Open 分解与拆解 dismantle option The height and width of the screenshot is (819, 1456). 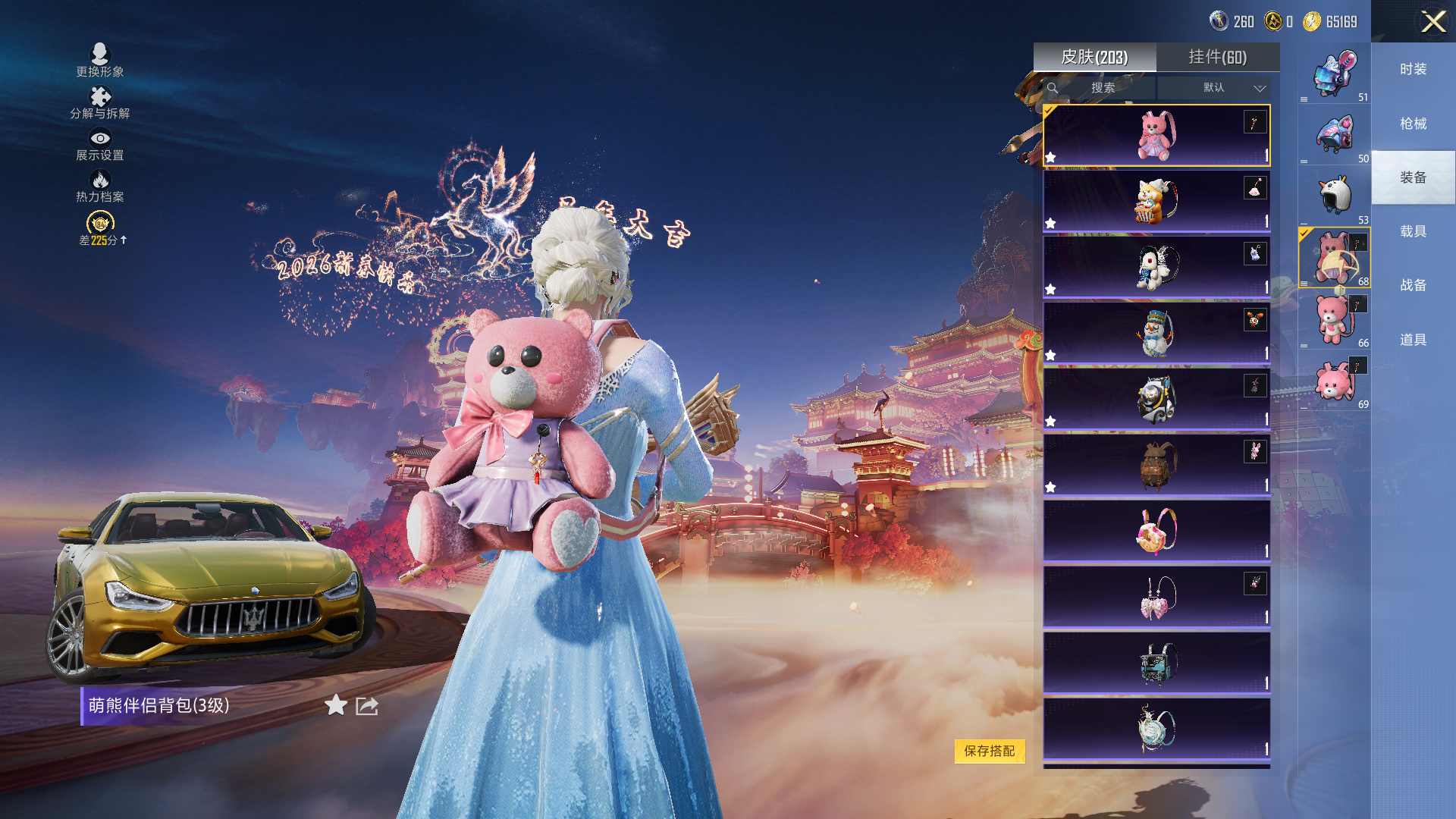(100, 102)
